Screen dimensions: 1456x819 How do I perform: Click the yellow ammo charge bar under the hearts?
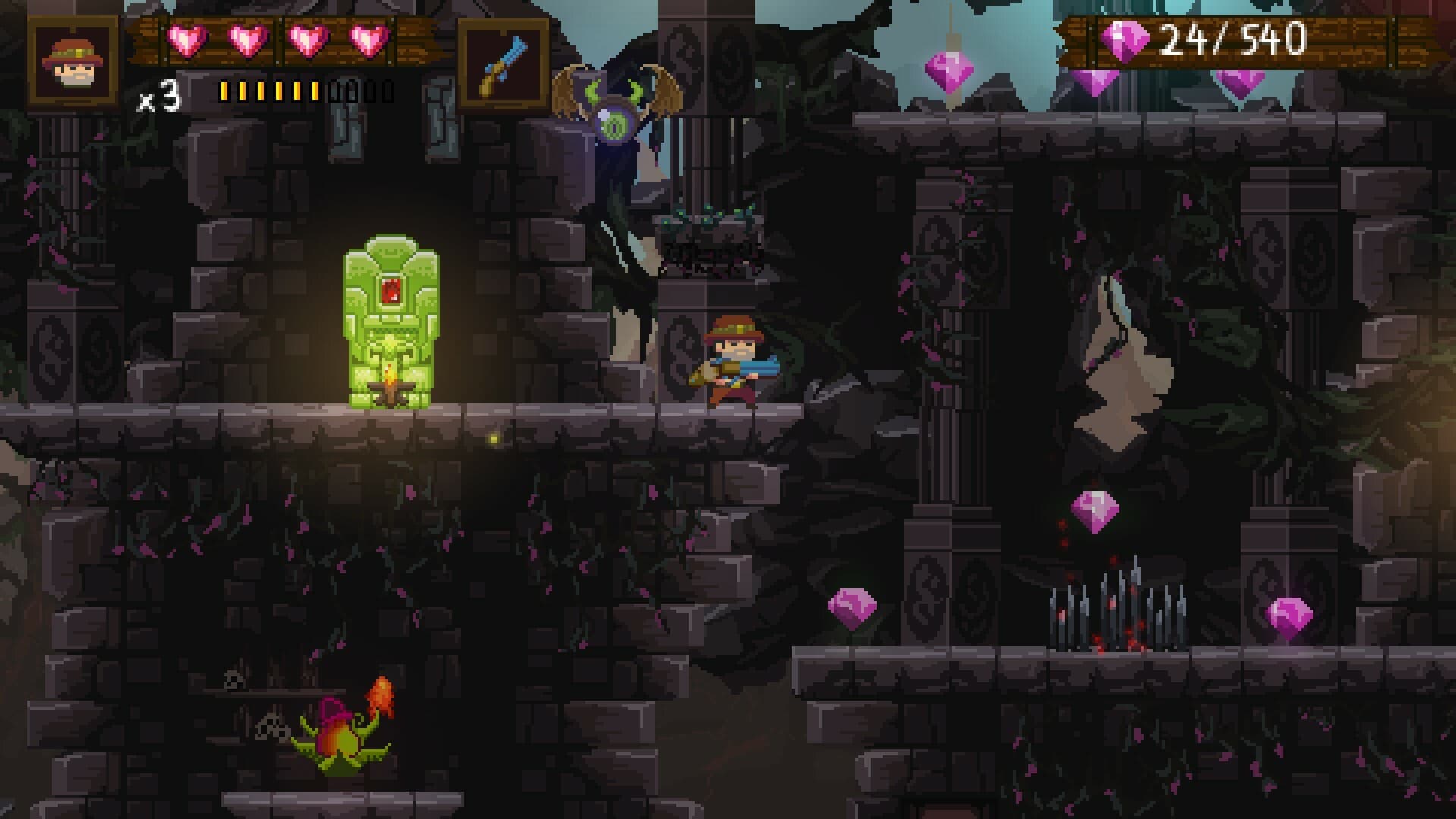point(269,91)
